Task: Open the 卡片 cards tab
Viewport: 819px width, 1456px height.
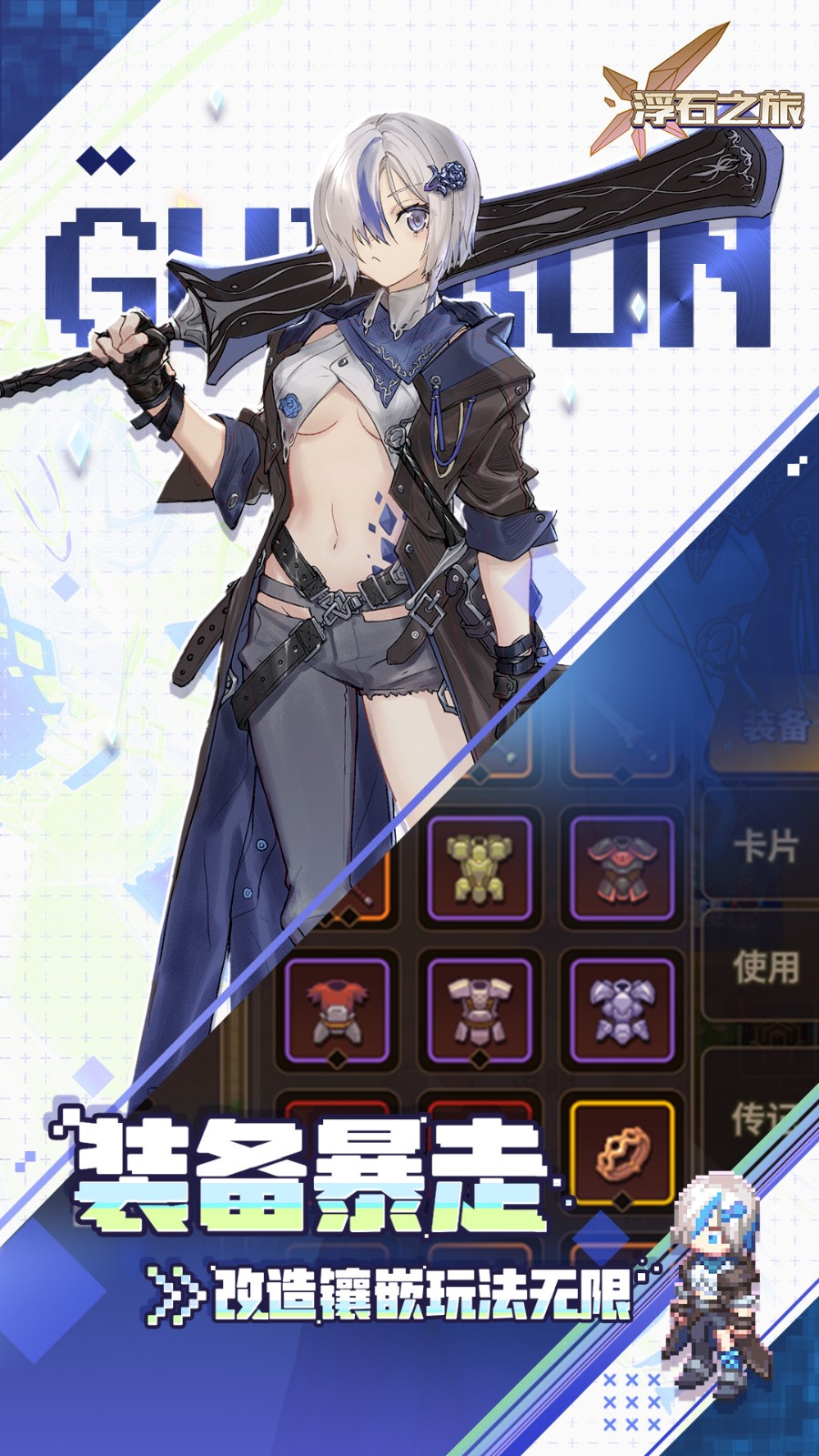Action: pyautogui.click(x=765, y=847)
